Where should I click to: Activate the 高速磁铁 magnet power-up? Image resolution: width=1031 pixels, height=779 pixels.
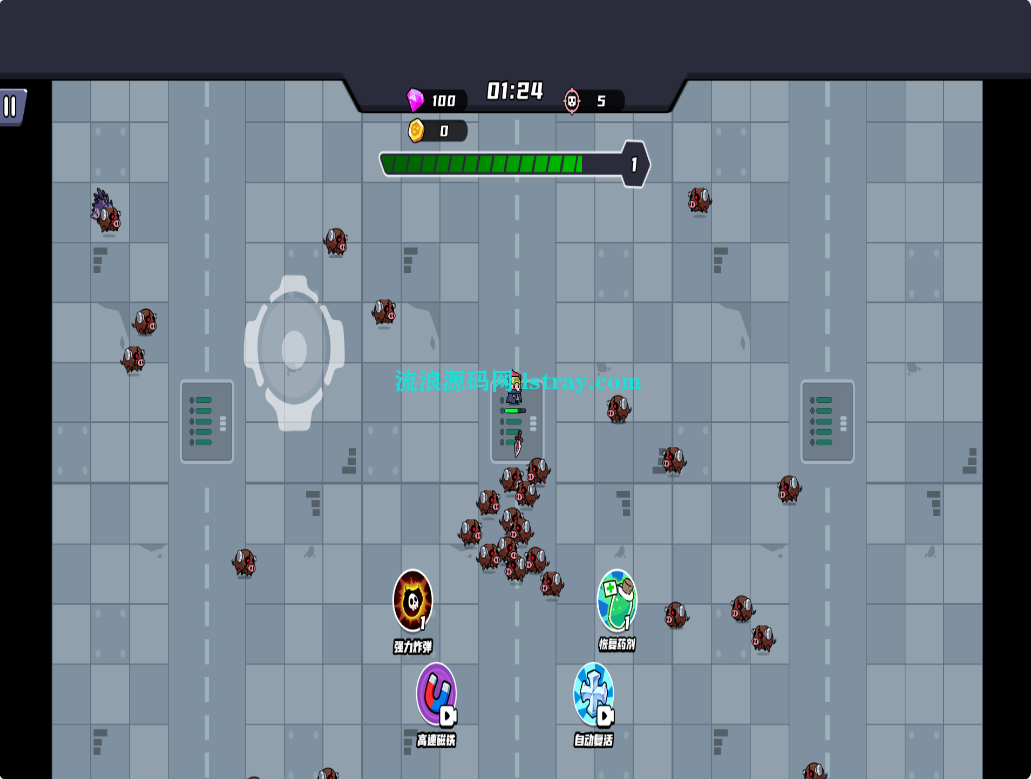click(x=436, y=693)
